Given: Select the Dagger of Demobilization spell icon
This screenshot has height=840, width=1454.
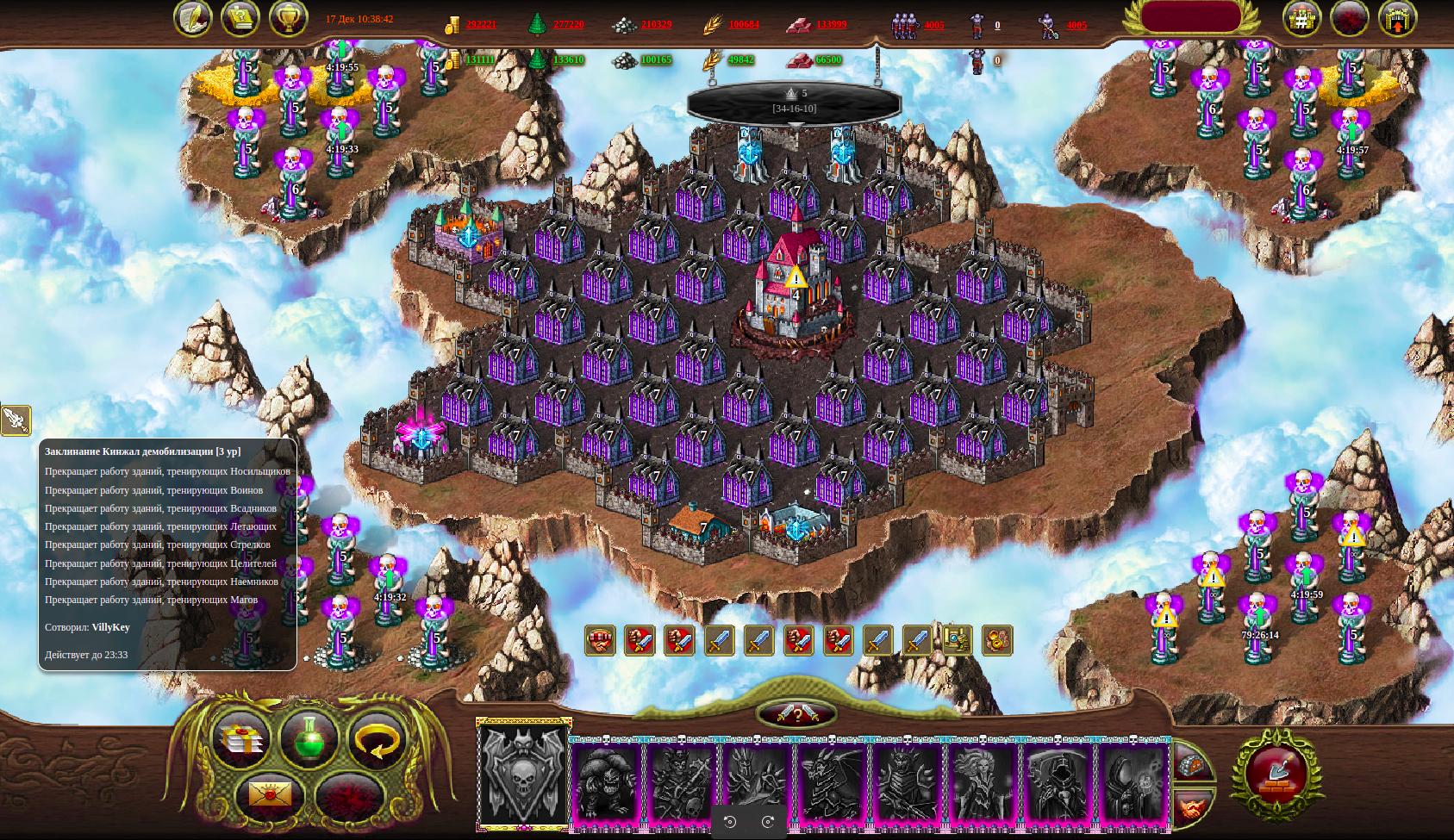Looking at the screenshot, I should tap(16, 420).
